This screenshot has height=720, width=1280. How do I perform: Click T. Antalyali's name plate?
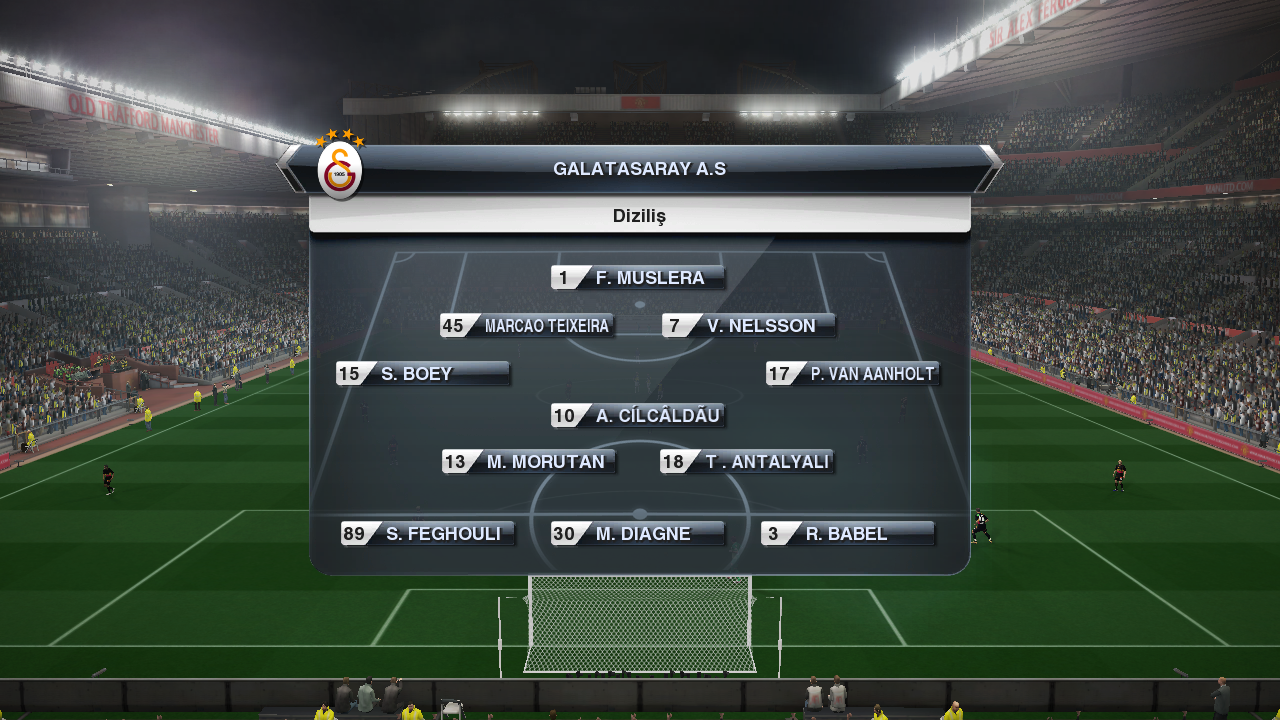pos(747,462)
